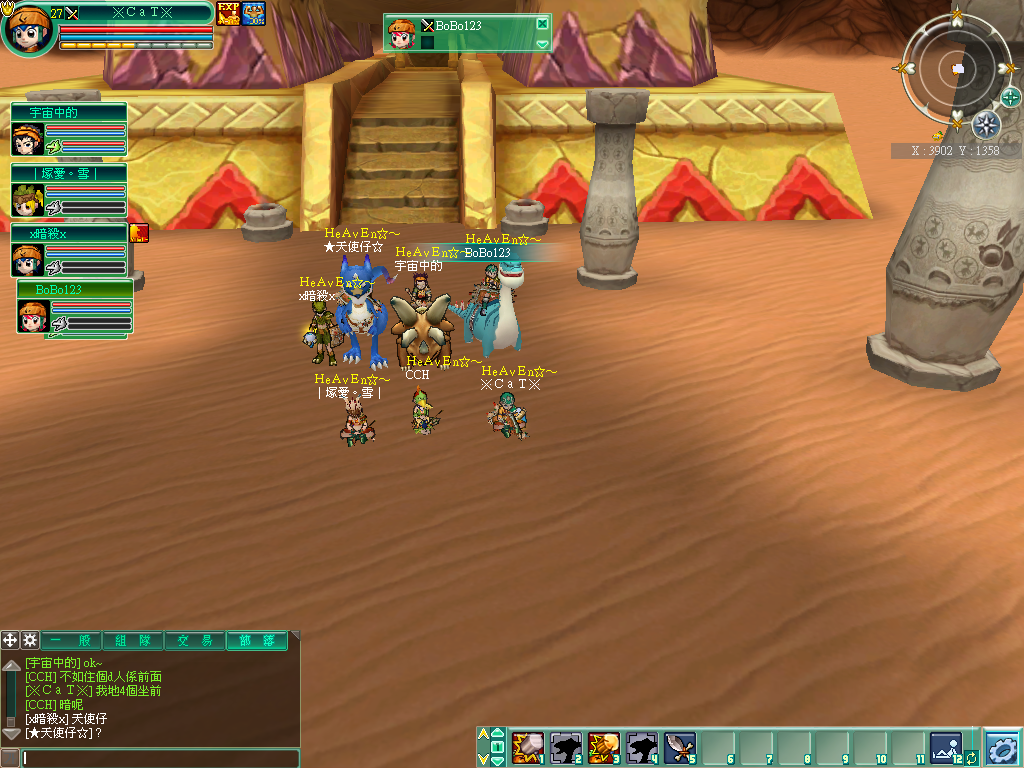This screenshot has width=1024, height=768.
Task: Activate the hammer smash skill in slot 1
Action: (527, 747)
